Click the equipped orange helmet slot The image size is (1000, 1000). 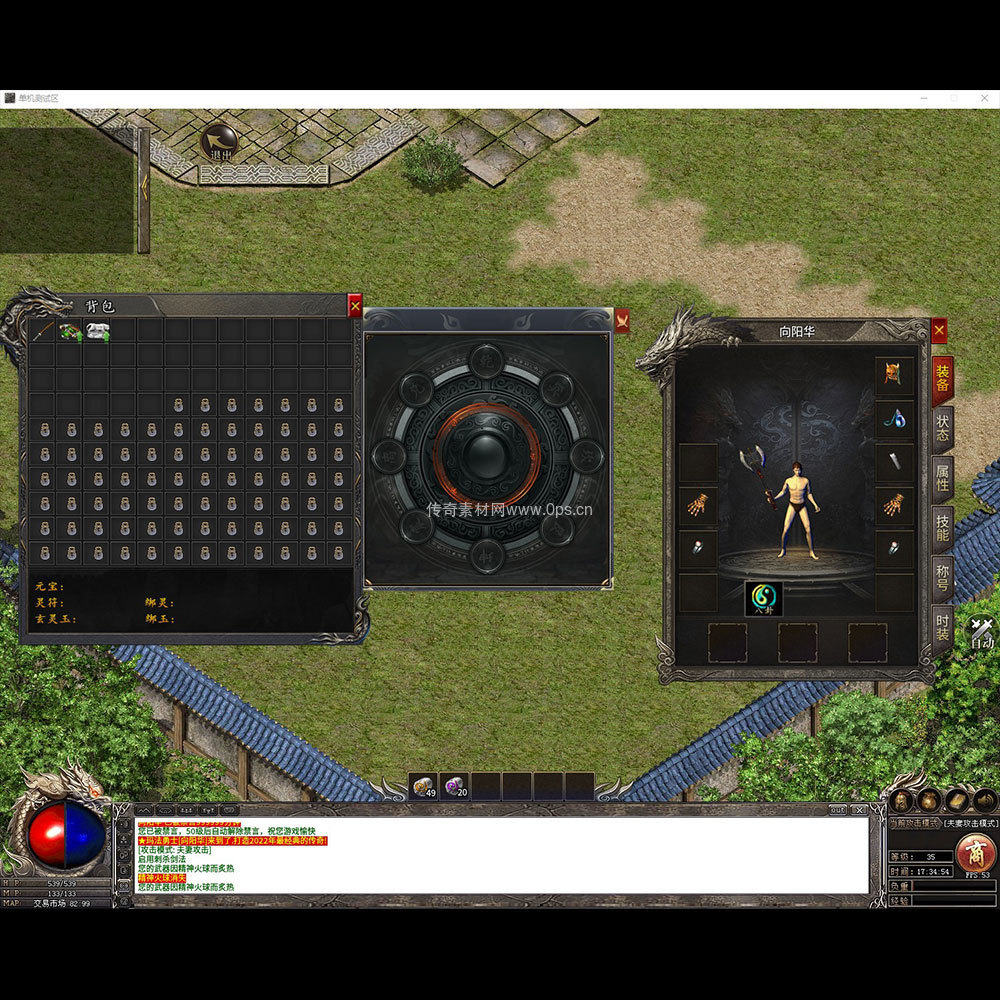point(894,376)
